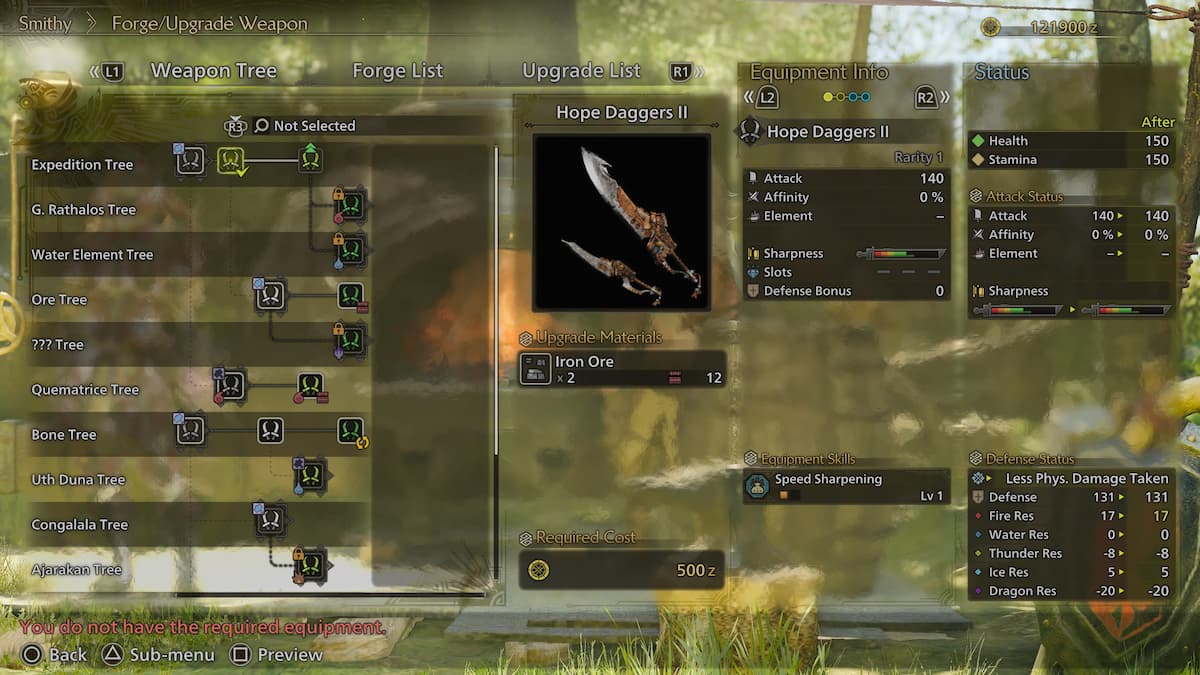
Task: View the Speed Sharpening equipment skill
Action: 846,487
